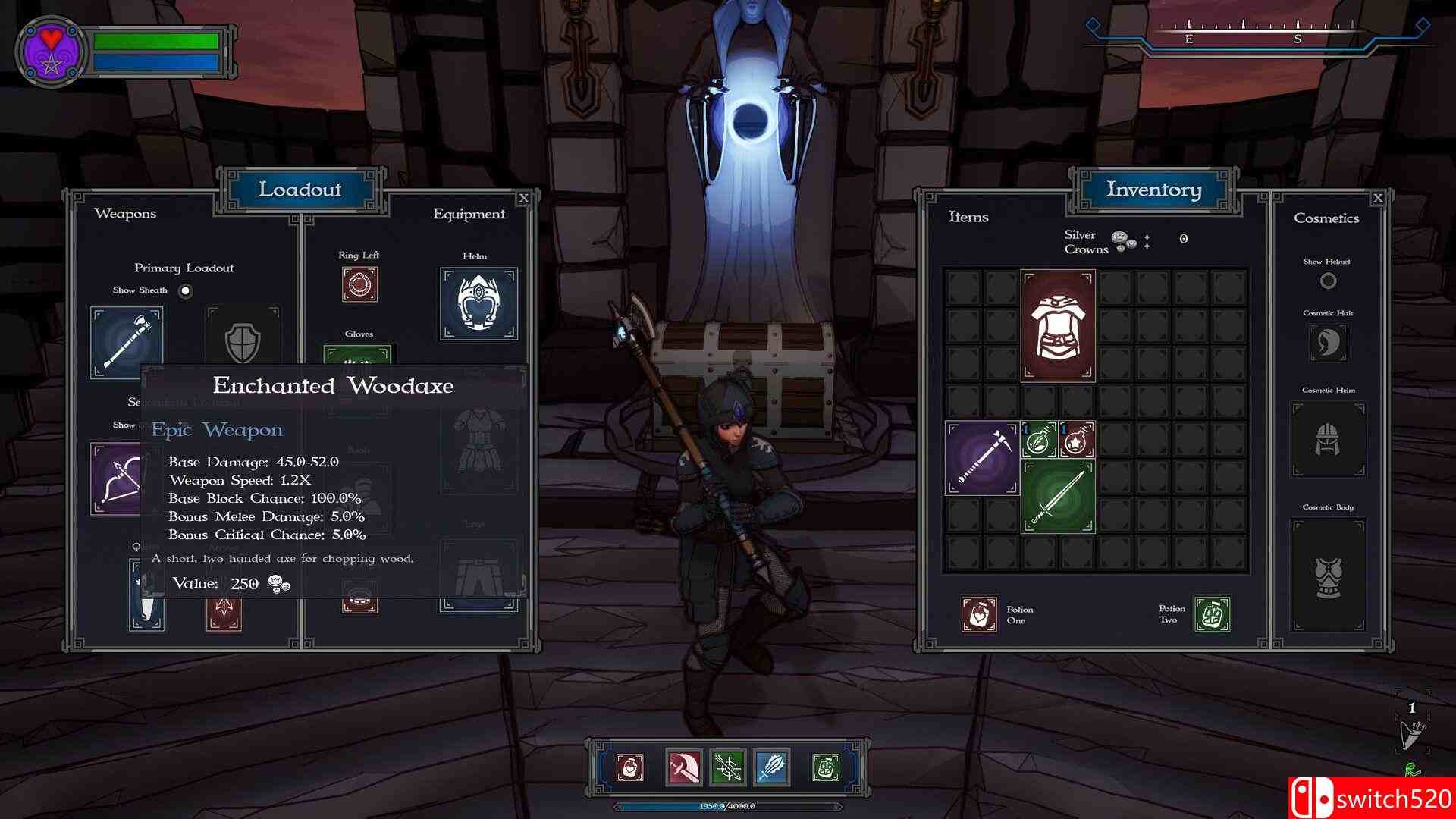The image size is (1456, 819).
Task: Choose the red star bomb item
Action: pyautogui.click(x=1077, y=440)
